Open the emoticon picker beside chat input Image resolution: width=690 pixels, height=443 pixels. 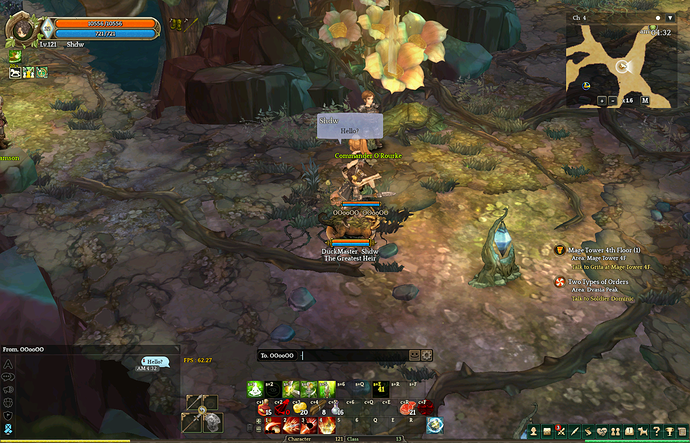point(415,355)
